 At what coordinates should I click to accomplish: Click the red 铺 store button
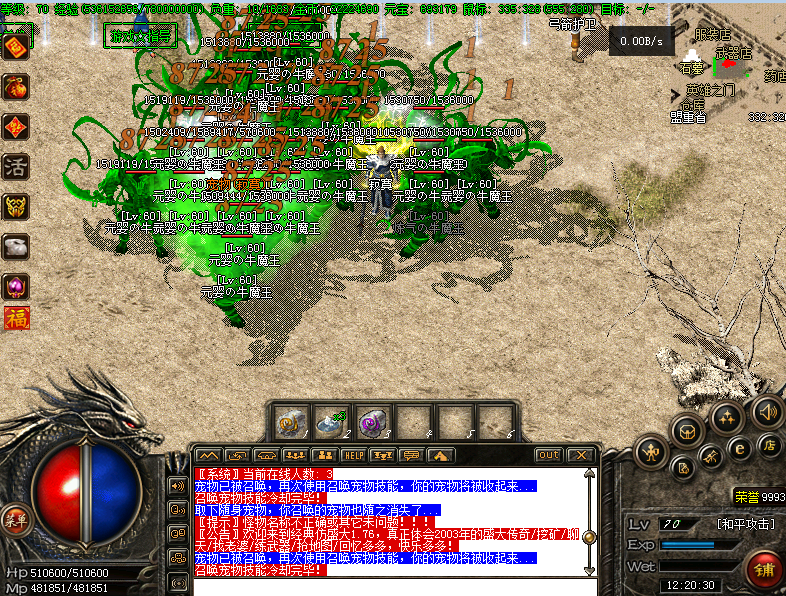click(x=765, y=569)
